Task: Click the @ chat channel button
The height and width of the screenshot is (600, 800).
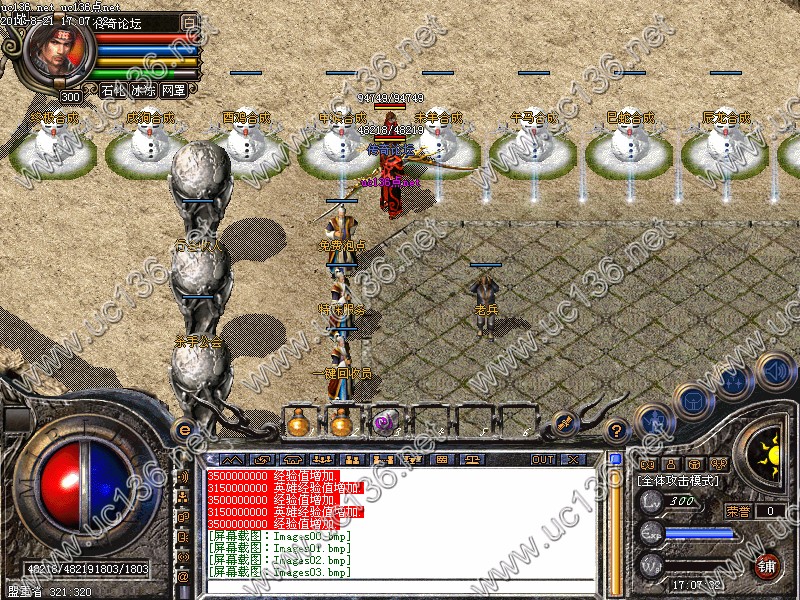Action: tap(184, 577)
